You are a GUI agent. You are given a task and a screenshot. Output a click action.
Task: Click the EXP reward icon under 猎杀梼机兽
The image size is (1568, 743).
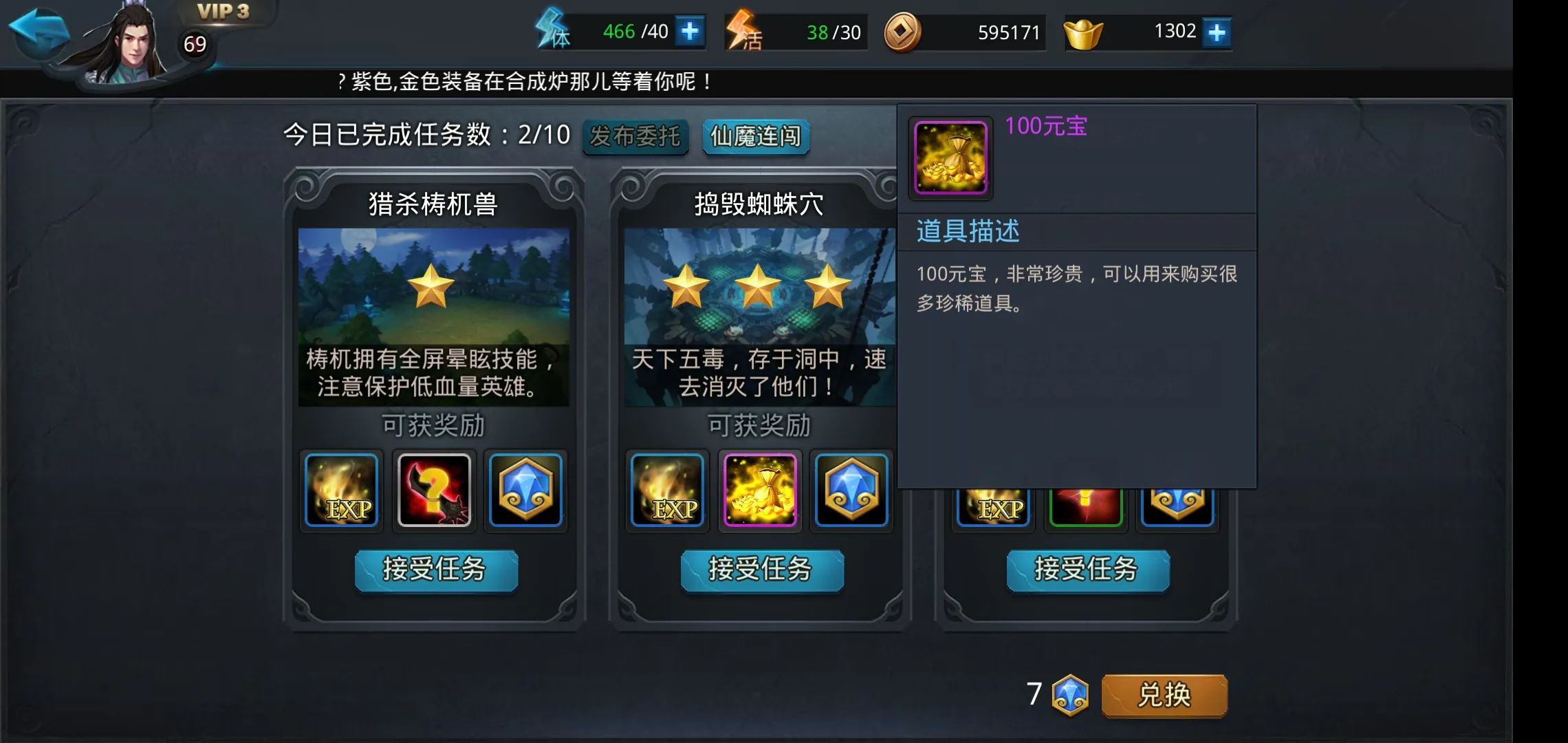341,491
